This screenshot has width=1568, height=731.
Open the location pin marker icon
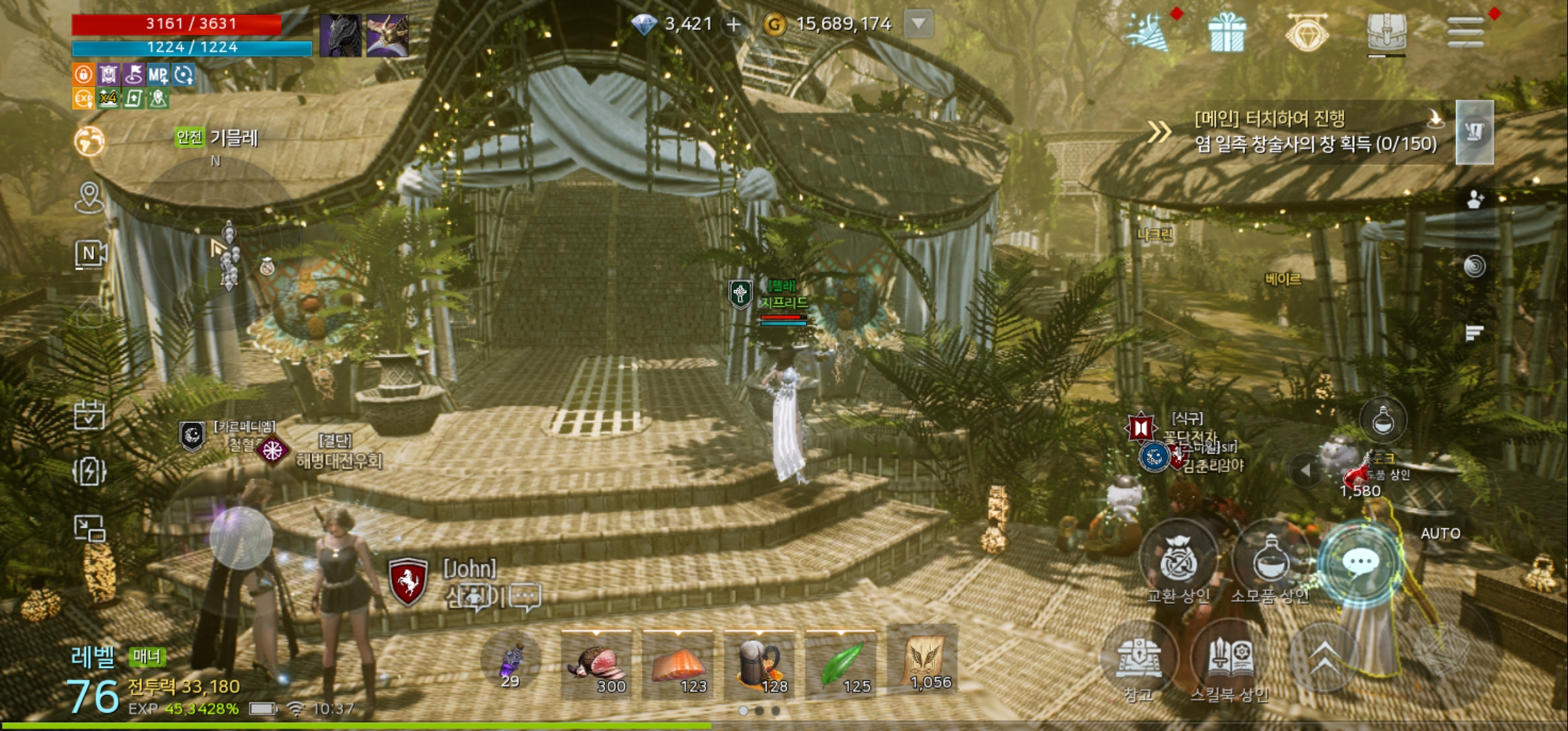click(x=89, y=197)
